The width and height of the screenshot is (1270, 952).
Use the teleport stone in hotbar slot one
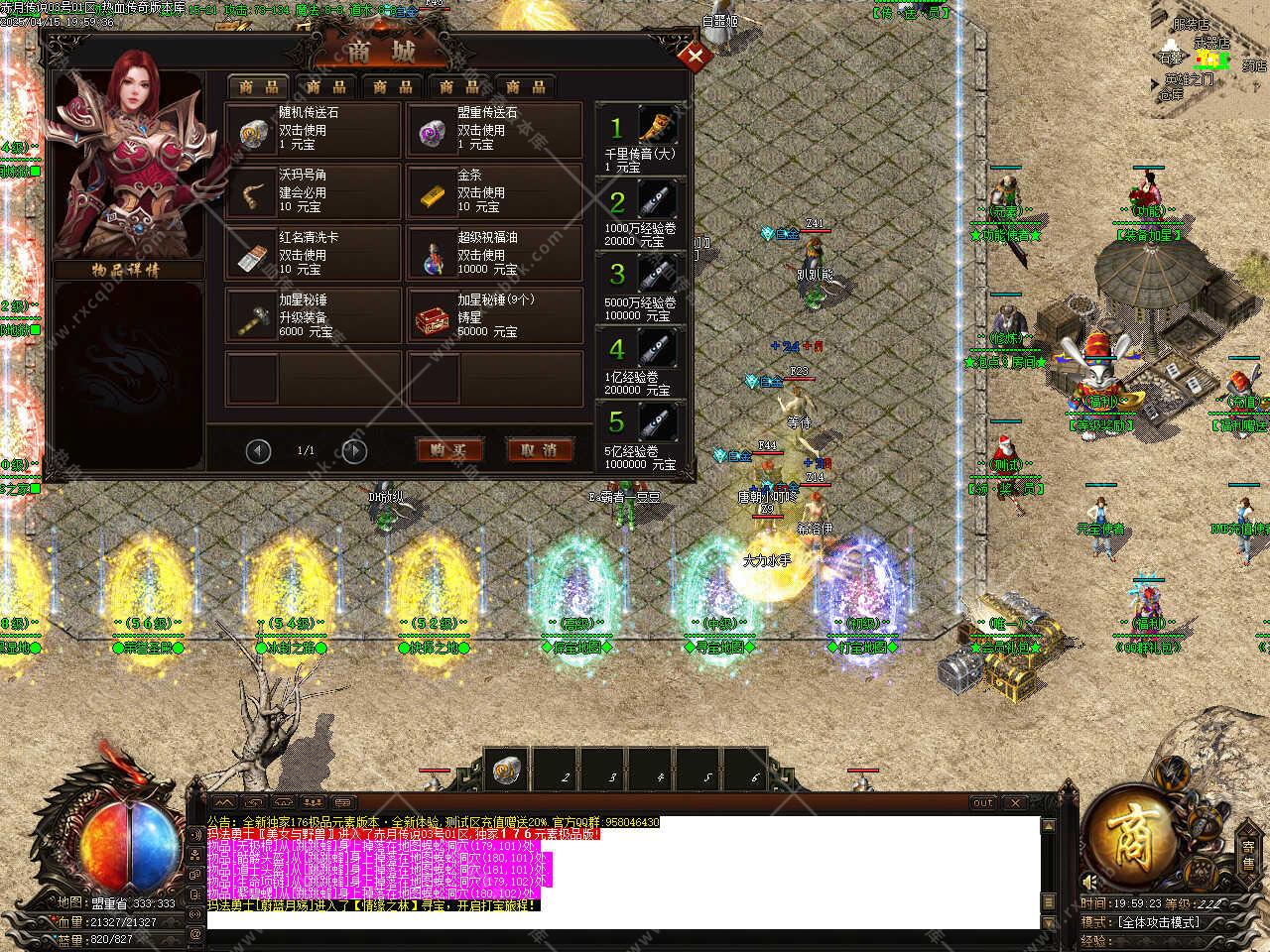tap(507, 771)
